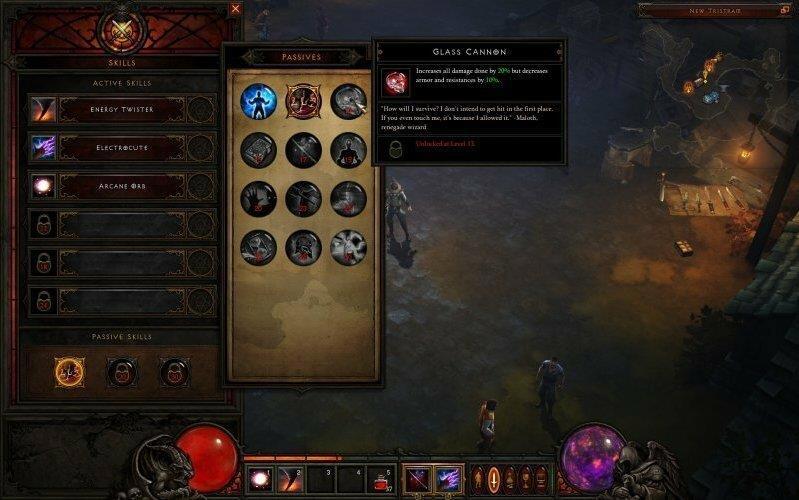The image size is (799, 500).
Task: Select the Arcane Orb active skill
Action: 120,185
